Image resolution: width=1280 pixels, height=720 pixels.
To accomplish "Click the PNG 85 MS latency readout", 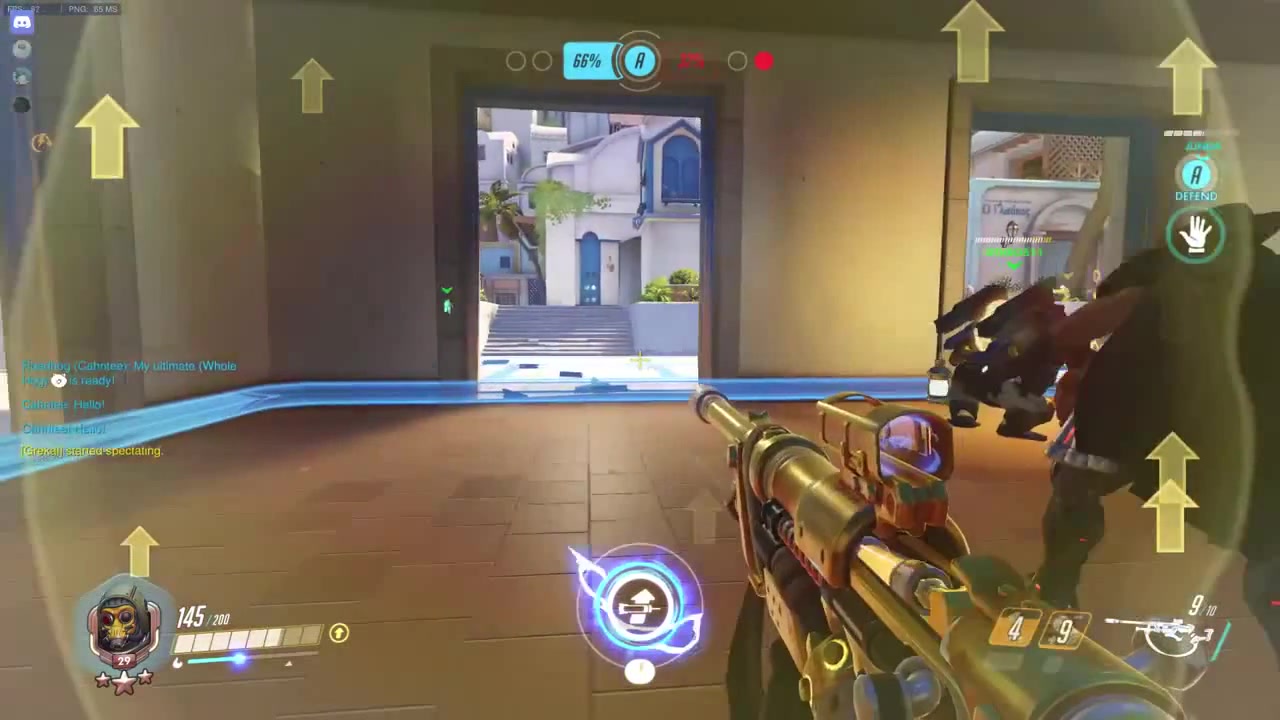I will (x=95, y=8).
